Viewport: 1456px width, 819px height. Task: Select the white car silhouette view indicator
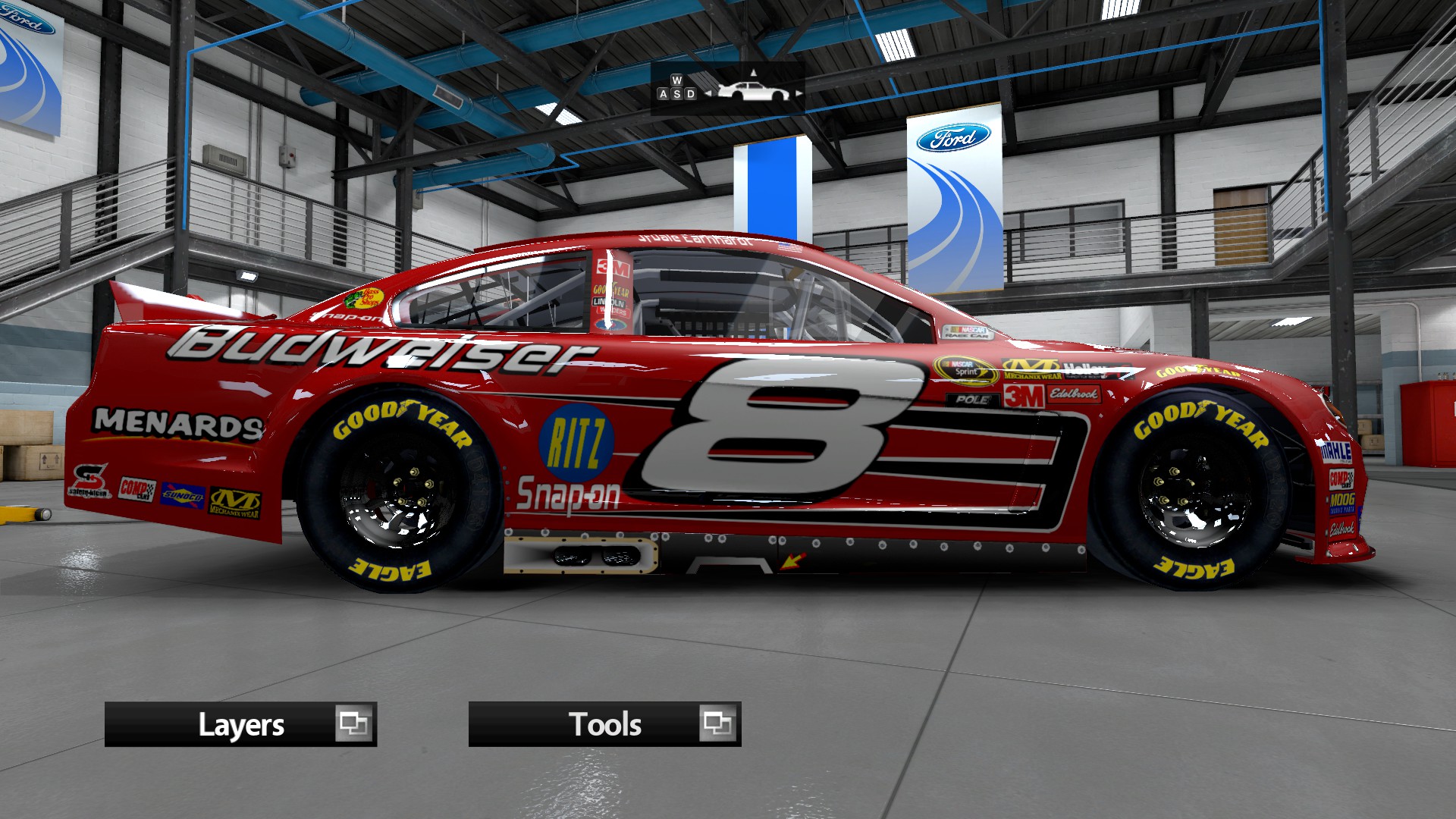(x=755, y=91)
